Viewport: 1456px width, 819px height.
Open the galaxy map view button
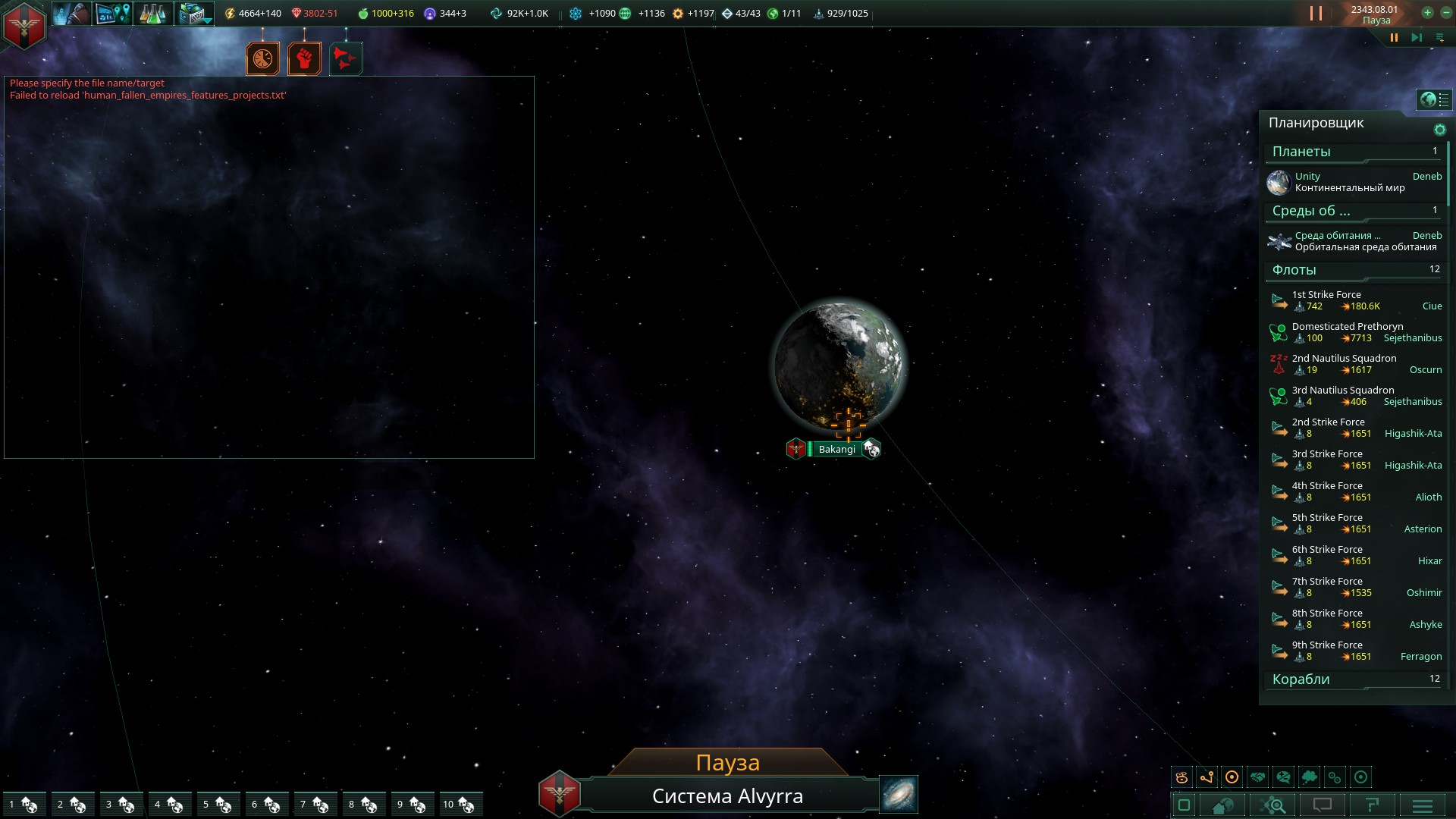click(899, 794)
